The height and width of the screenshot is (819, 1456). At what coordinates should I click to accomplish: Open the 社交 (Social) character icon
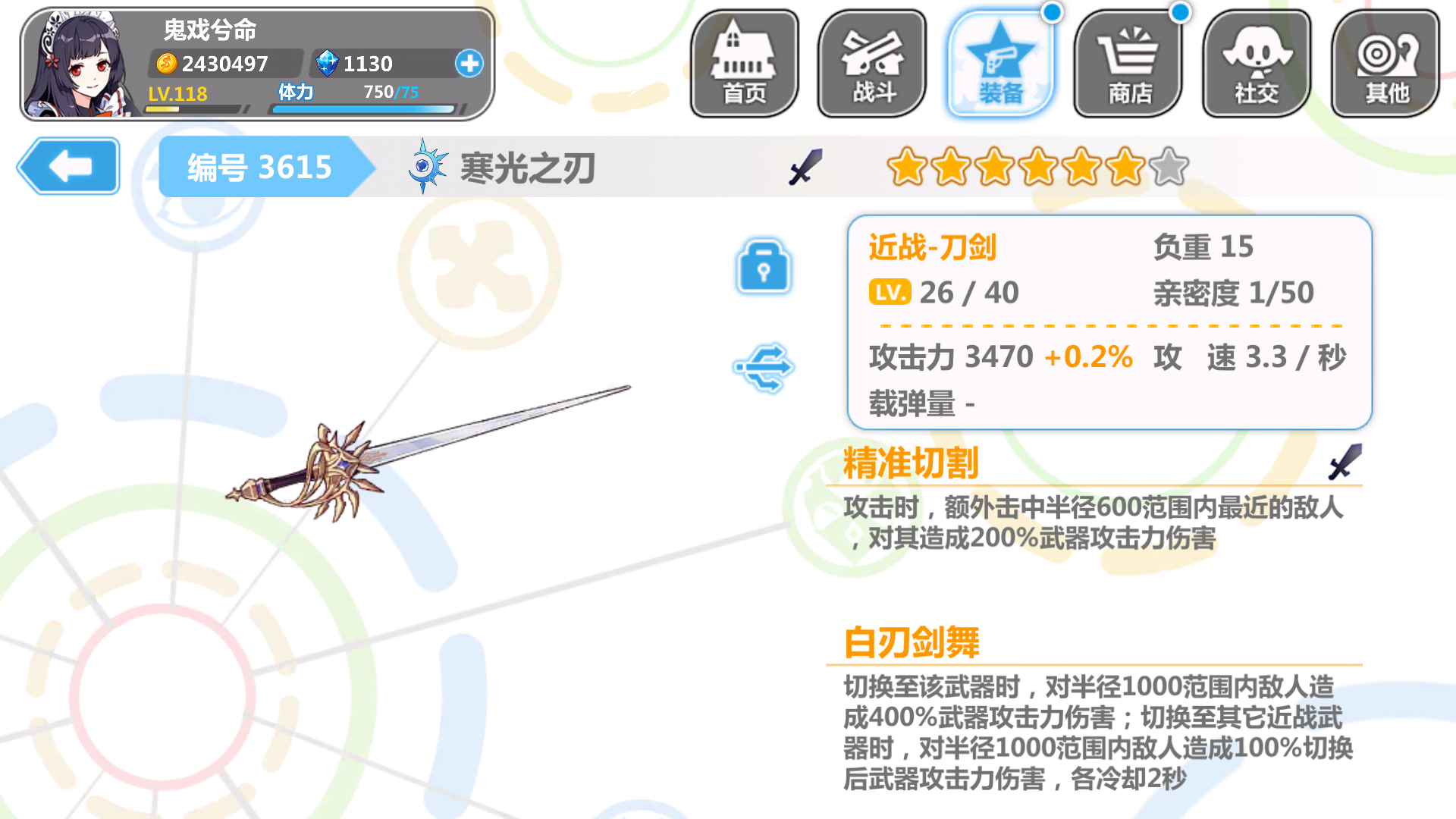pos(1256,62)
